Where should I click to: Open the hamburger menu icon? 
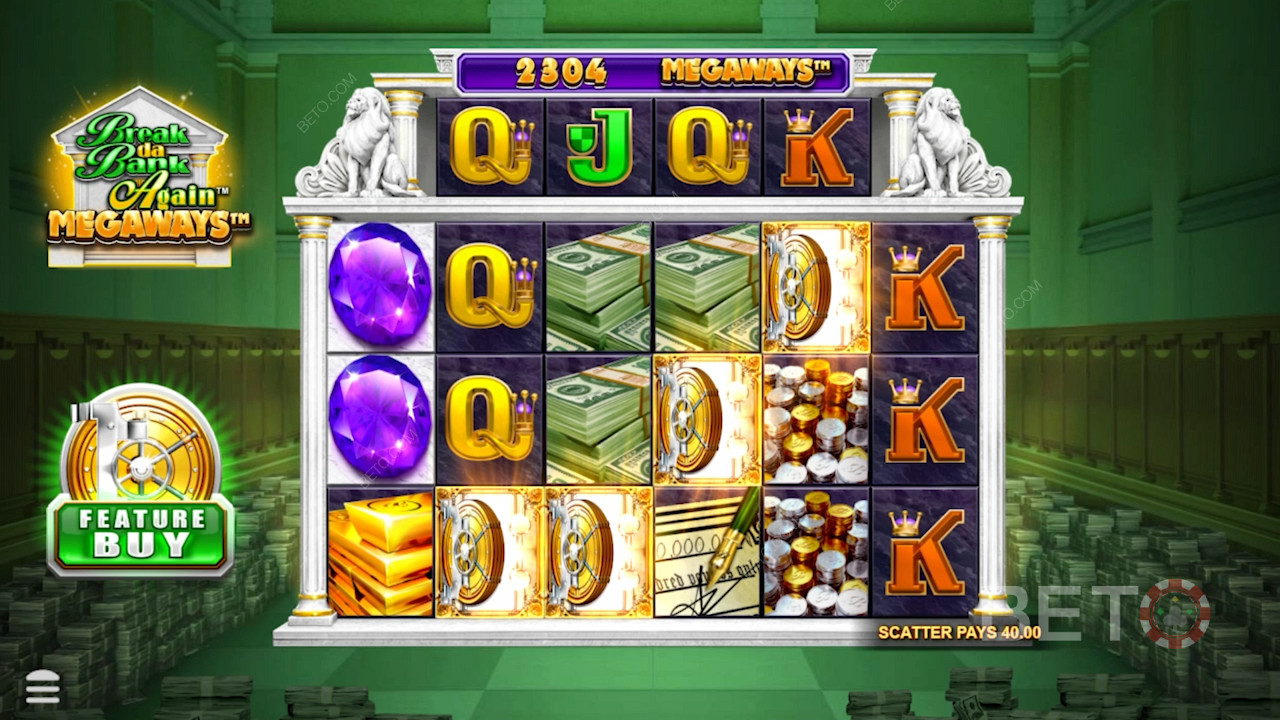click(x=42, y=687)
